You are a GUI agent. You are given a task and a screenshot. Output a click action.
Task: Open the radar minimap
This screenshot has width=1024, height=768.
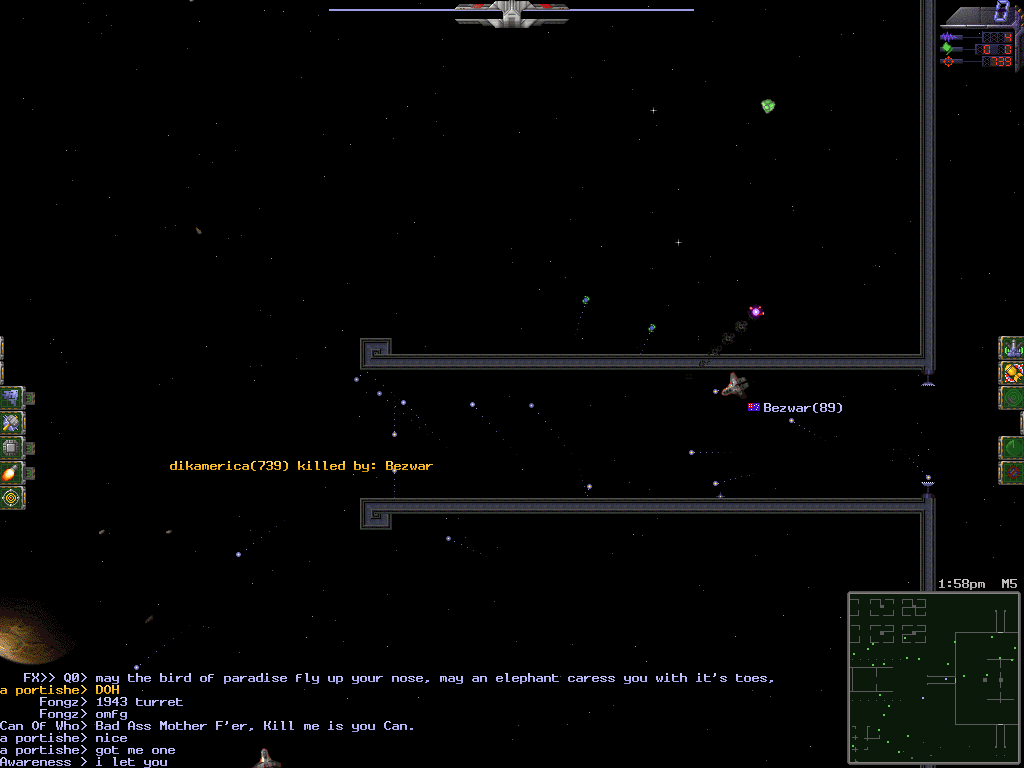934,674
